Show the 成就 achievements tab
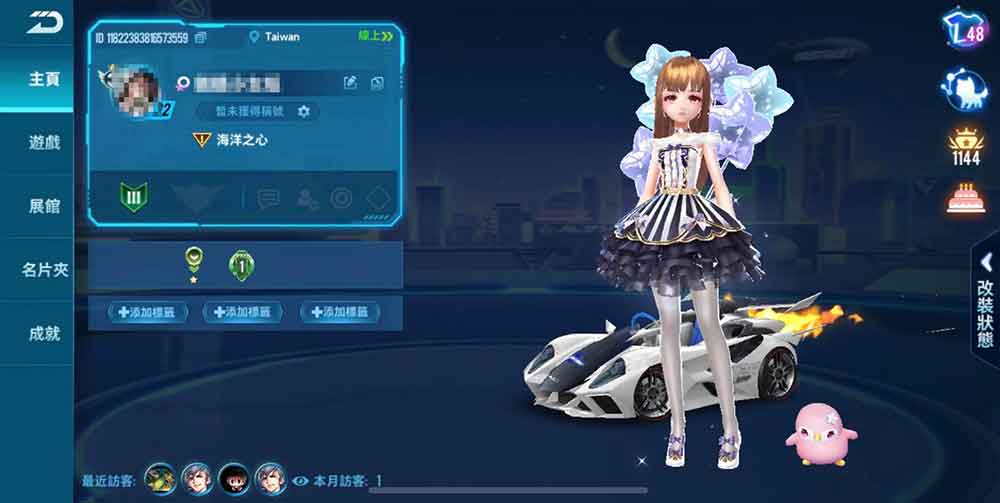 44,333
